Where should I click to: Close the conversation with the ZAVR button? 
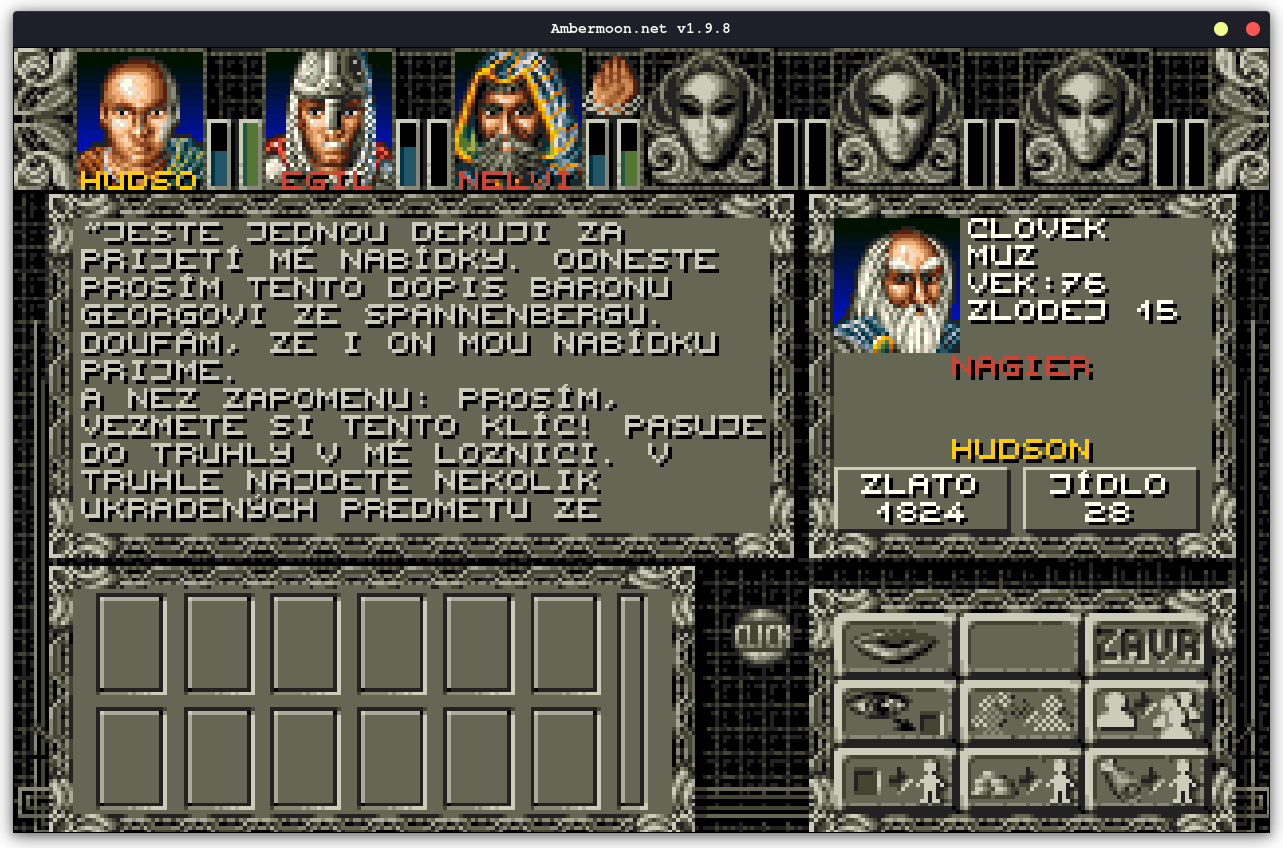coord(1147,645)
